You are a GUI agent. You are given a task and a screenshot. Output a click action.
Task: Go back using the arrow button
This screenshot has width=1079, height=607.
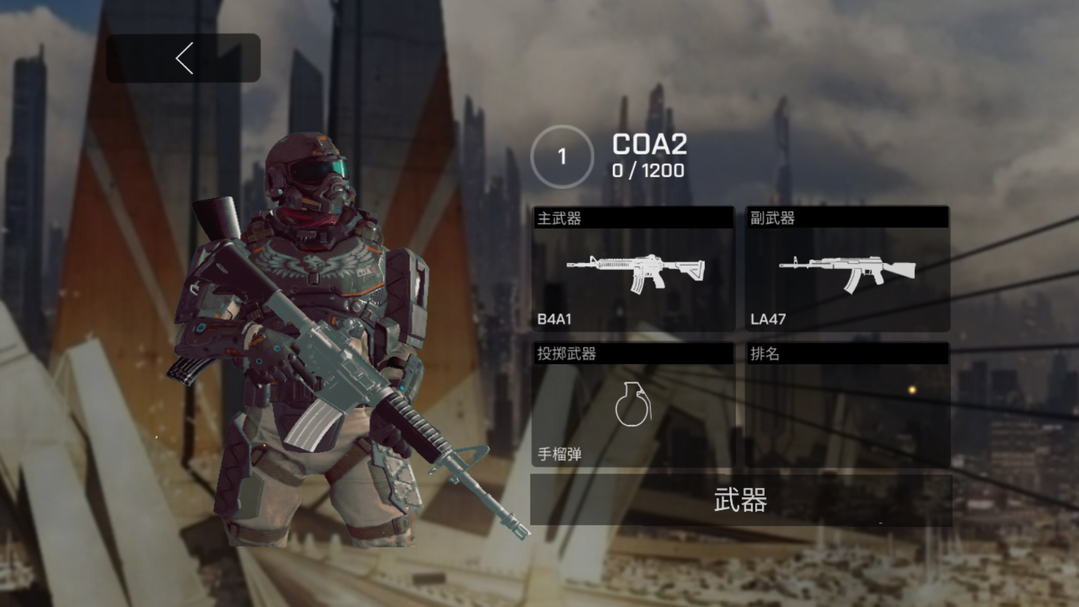pos(184,59)
